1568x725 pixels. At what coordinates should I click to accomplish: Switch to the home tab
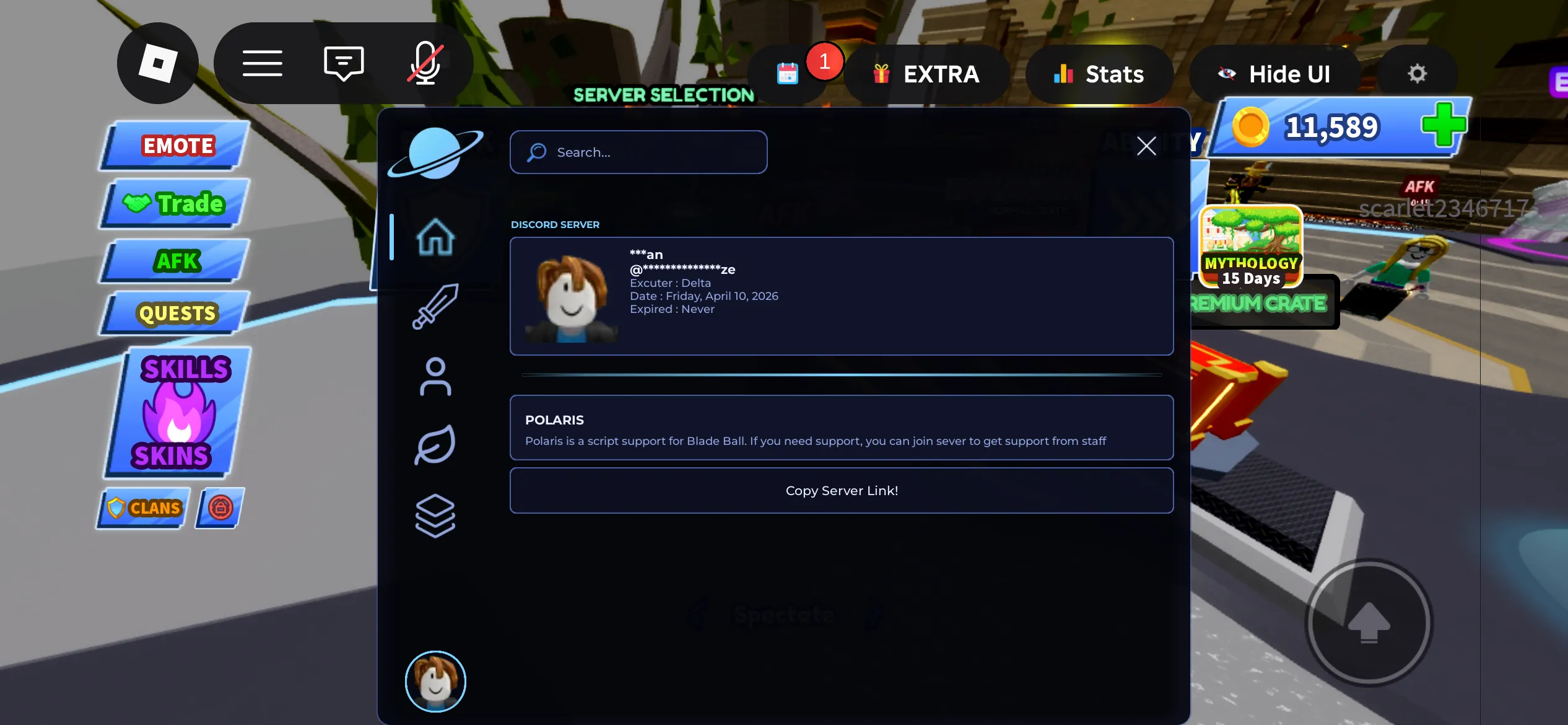[x=435, y=237]
